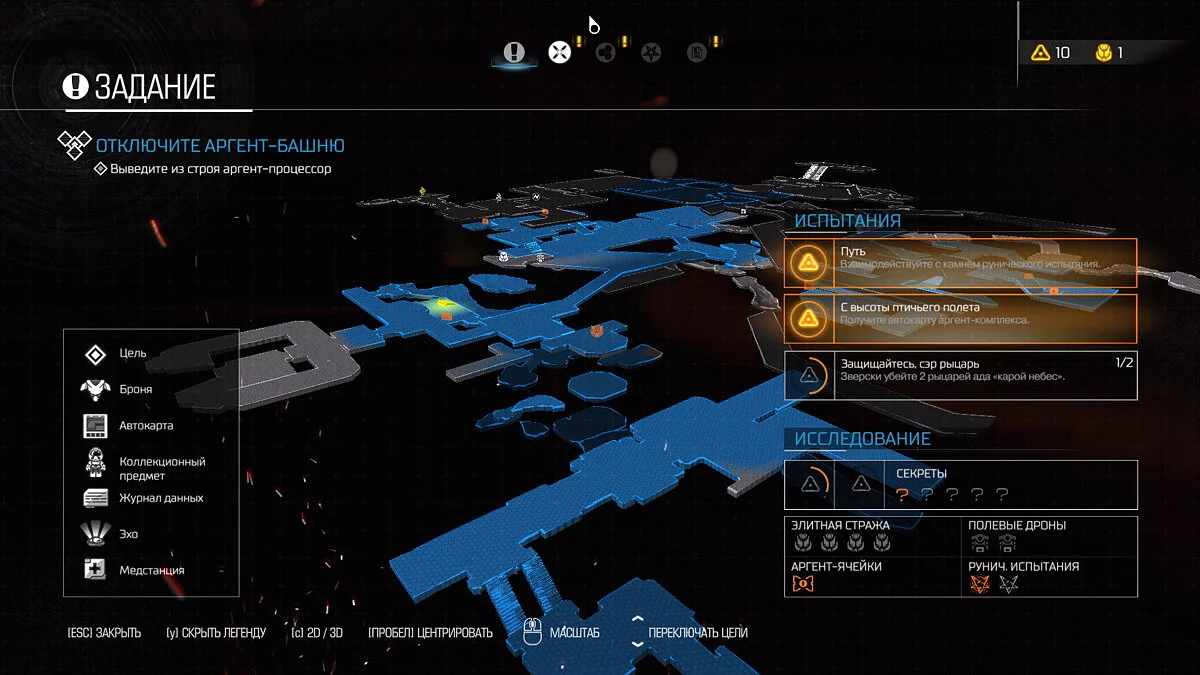Open the tab with three hexagons icon
1200x675 pixels.
605,52
